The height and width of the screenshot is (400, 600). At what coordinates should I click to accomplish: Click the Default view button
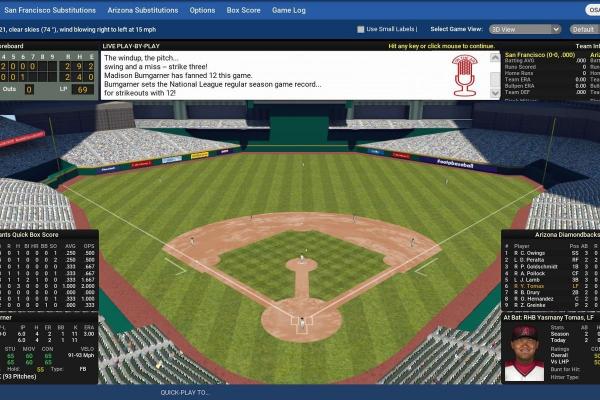point(582,29)
